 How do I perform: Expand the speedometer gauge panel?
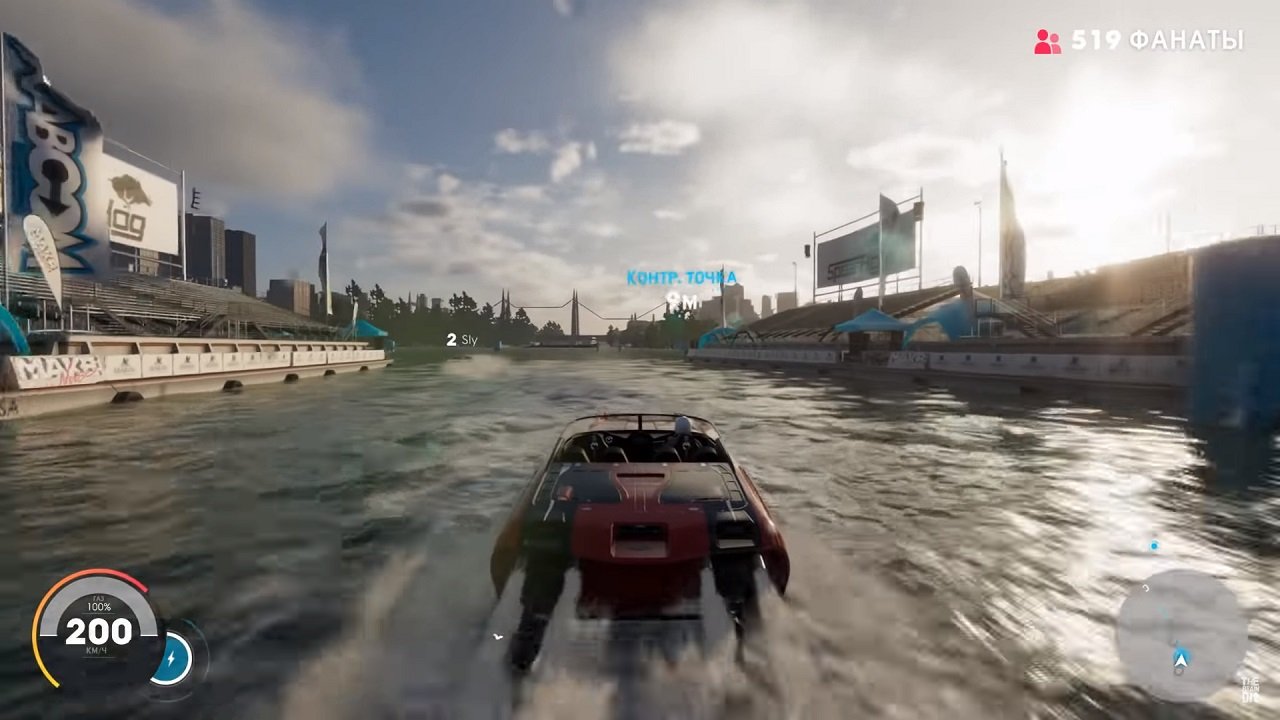click(x=98, y=630)
